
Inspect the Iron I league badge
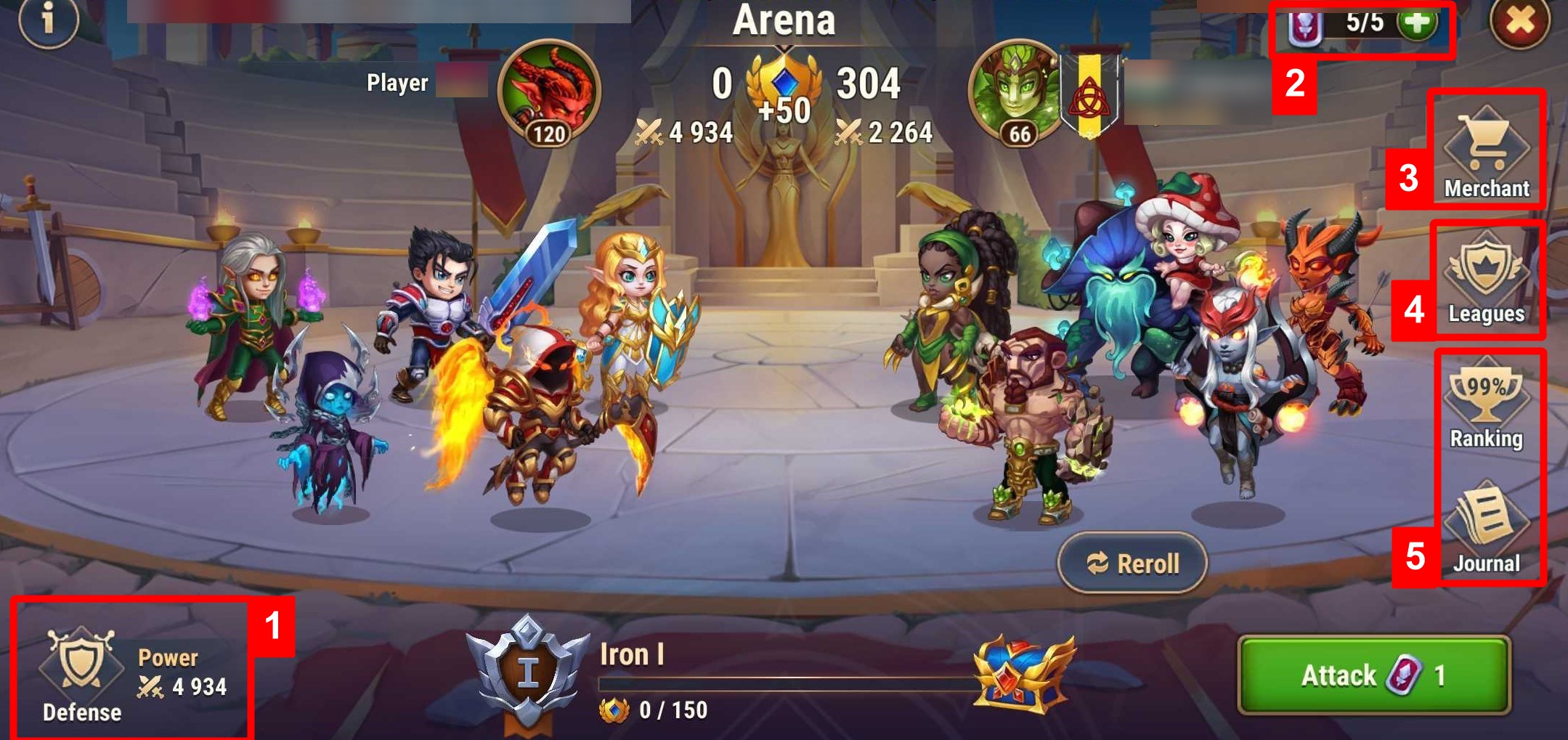pyautogui.click(x=527, y=672)
